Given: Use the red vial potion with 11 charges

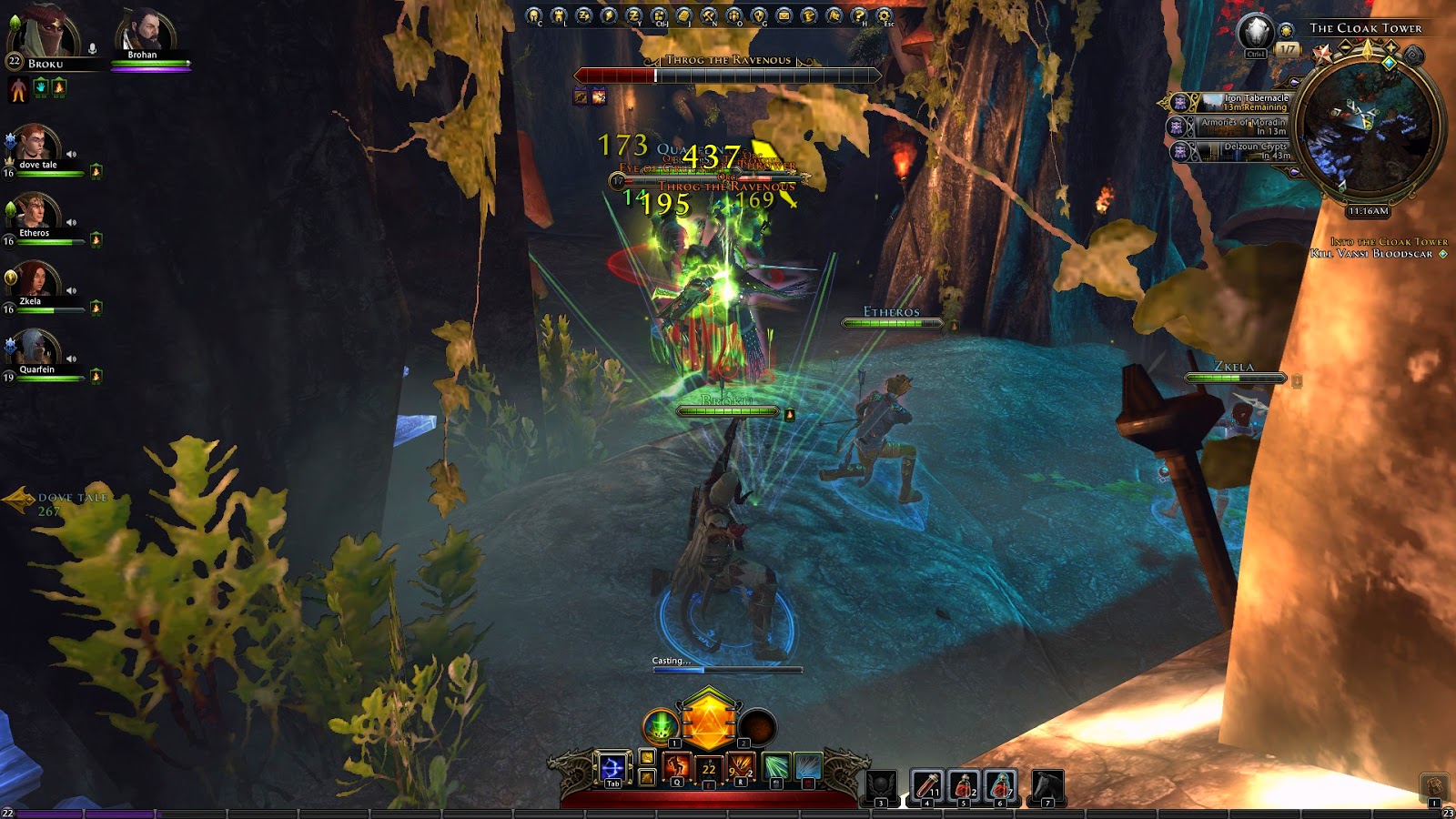Looking at the screenshot, I should tap(926, 784).
